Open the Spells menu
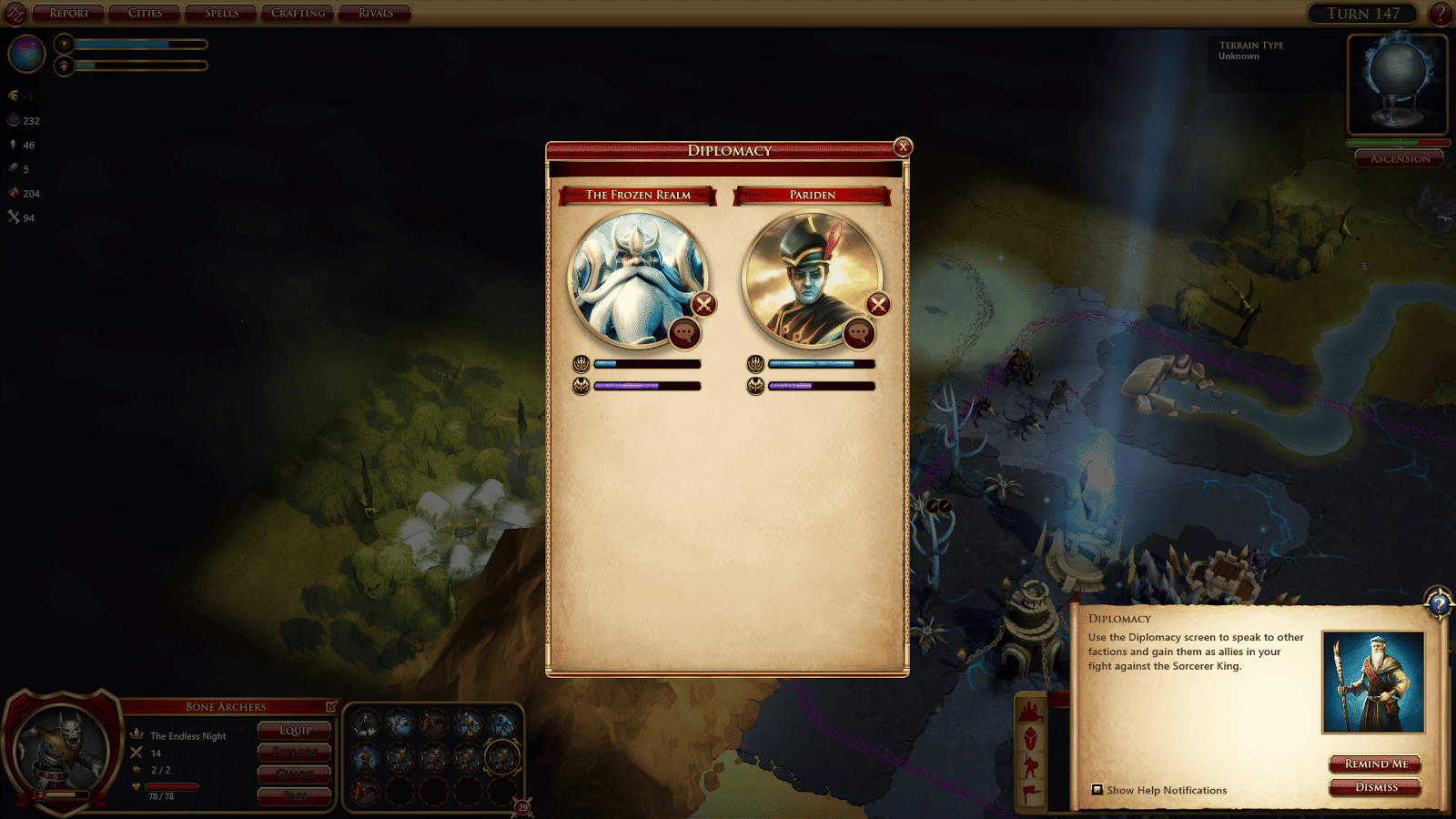 pos(221,13)
